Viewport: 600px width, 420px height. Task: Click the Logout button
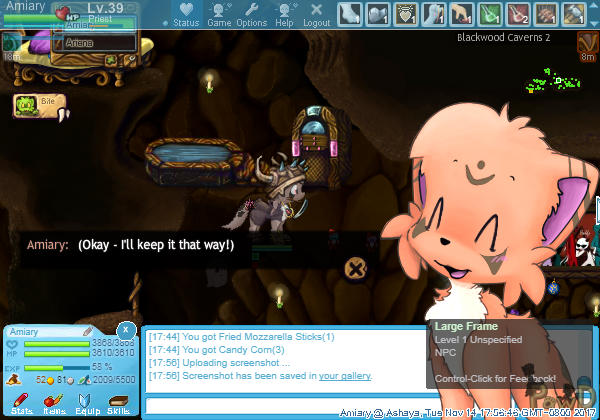(x=316, y=14)
